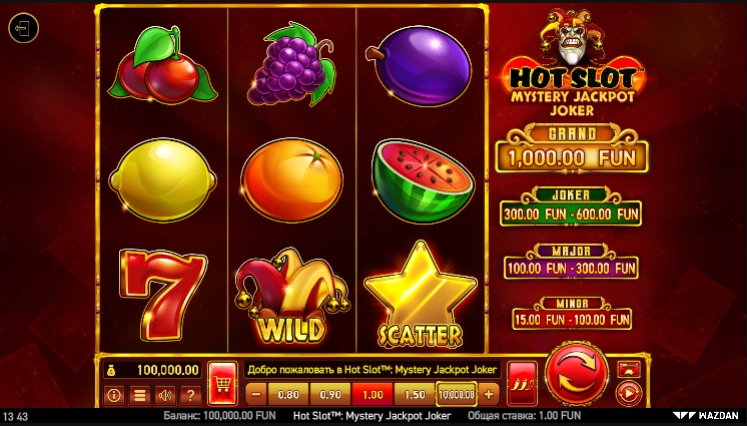Open help with the question mark button

click(190, 395)
